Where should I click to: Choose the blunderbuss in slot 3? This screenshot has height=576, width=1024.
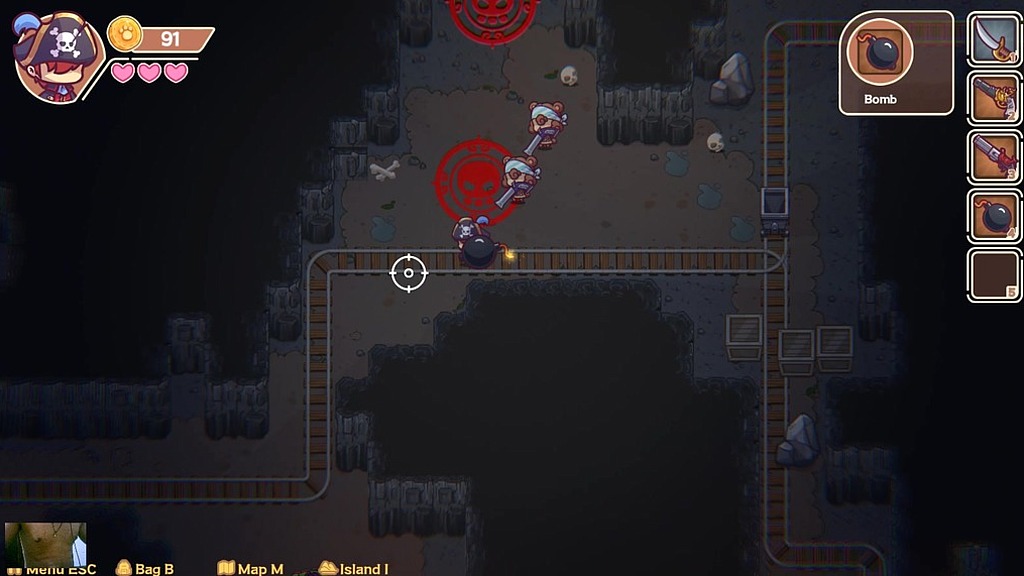tap(993, 157)
